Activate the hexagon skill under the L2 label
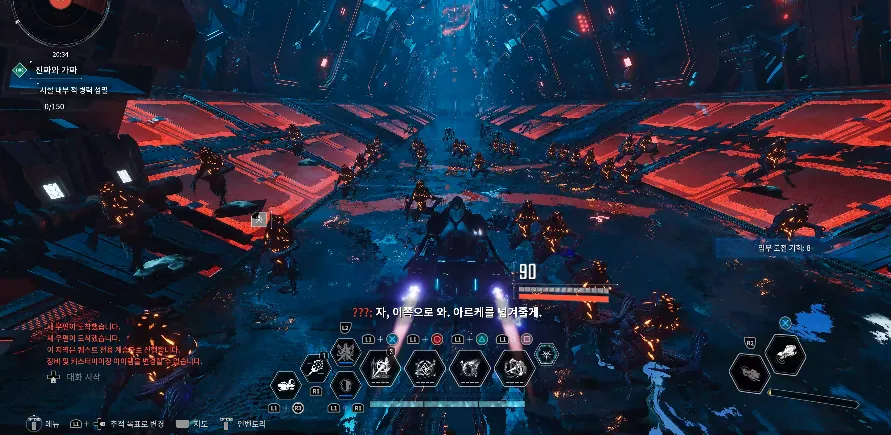891x435 pixels. 346,351
